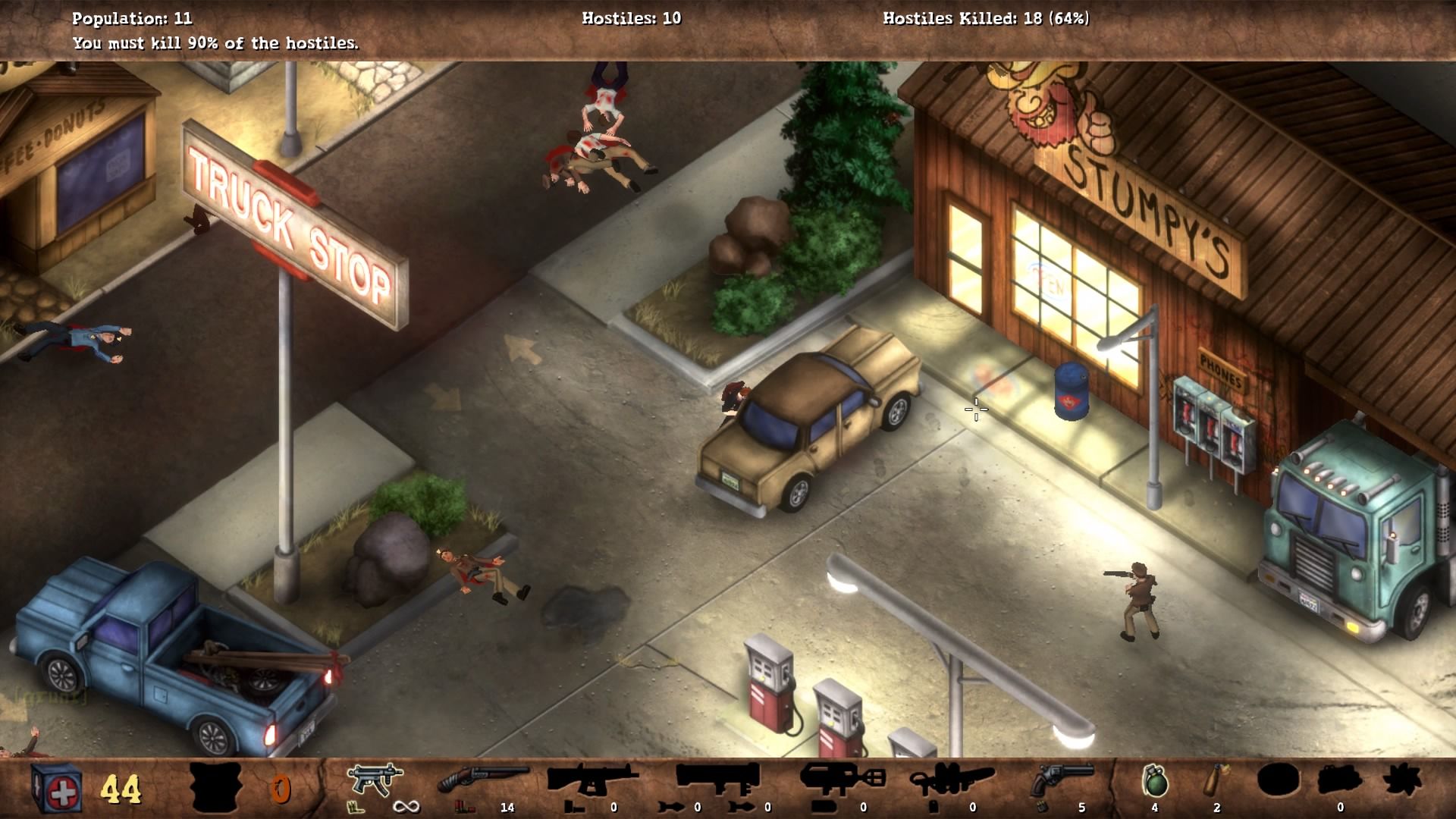Image resolution: width=1456 pixels, height=819 pixels.
Task: Select the molotov cocktail
Action: (1215, 780)
